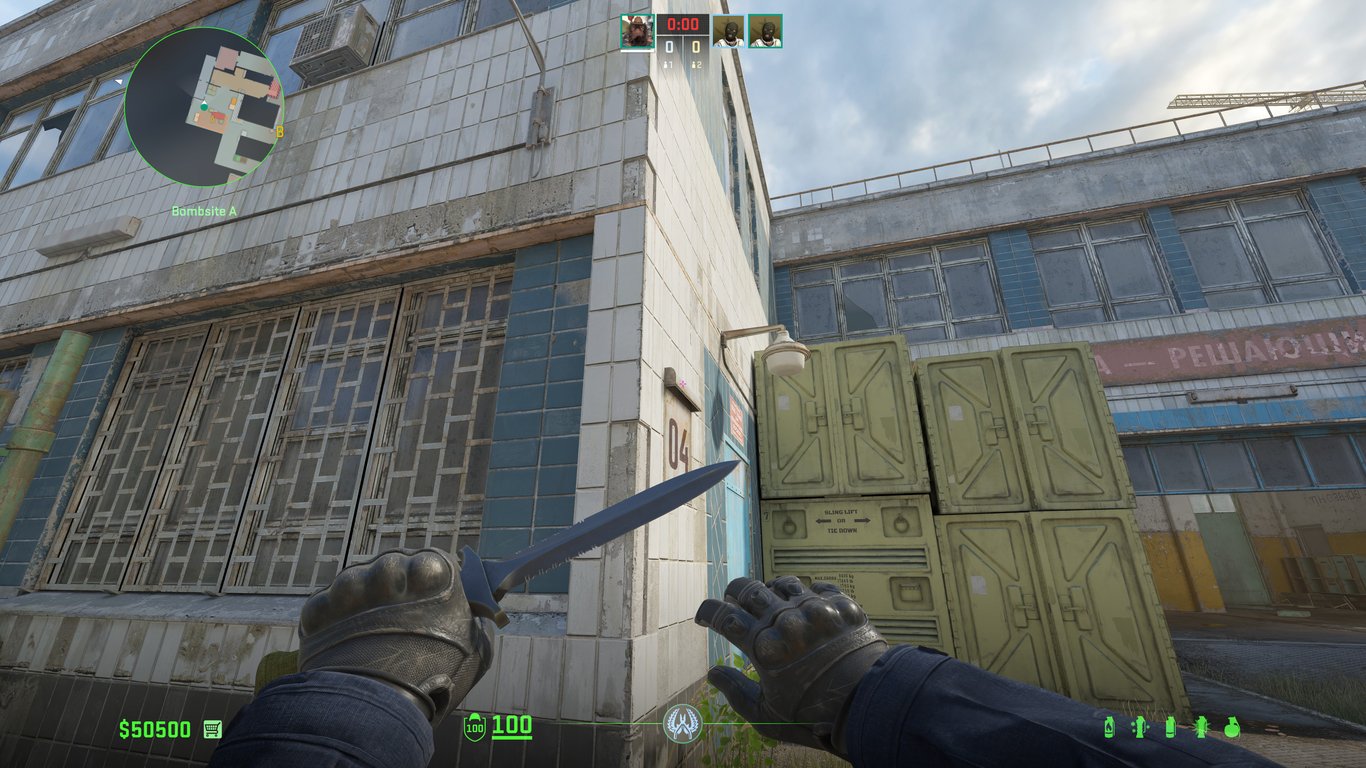This screenshot has width=1366, height=768.
Task: Click the Counter-Terrorist team emblem
Action: (682, 724)
